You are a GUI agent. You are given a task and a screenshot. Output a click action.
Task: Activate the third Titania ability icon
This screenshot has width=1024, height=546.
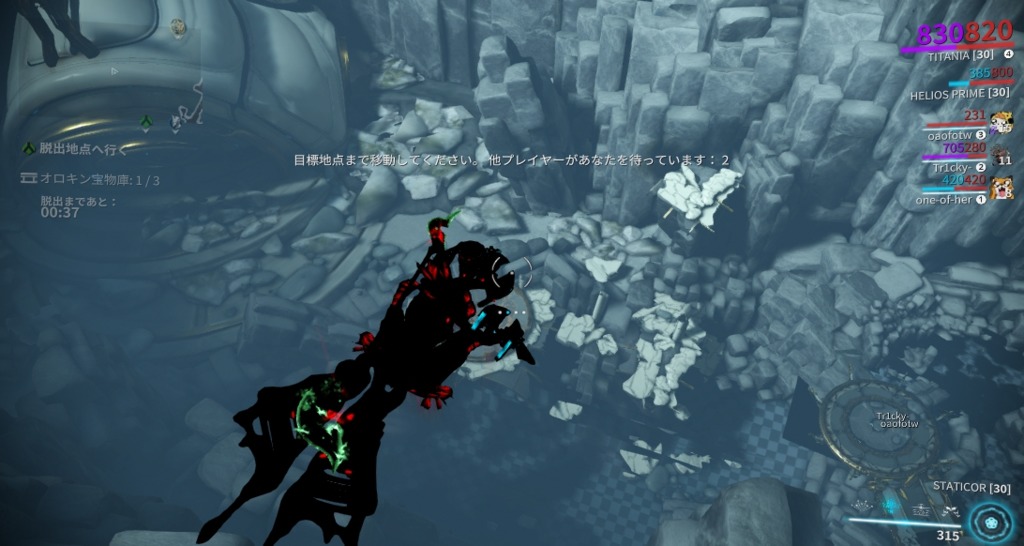(919, 508)
